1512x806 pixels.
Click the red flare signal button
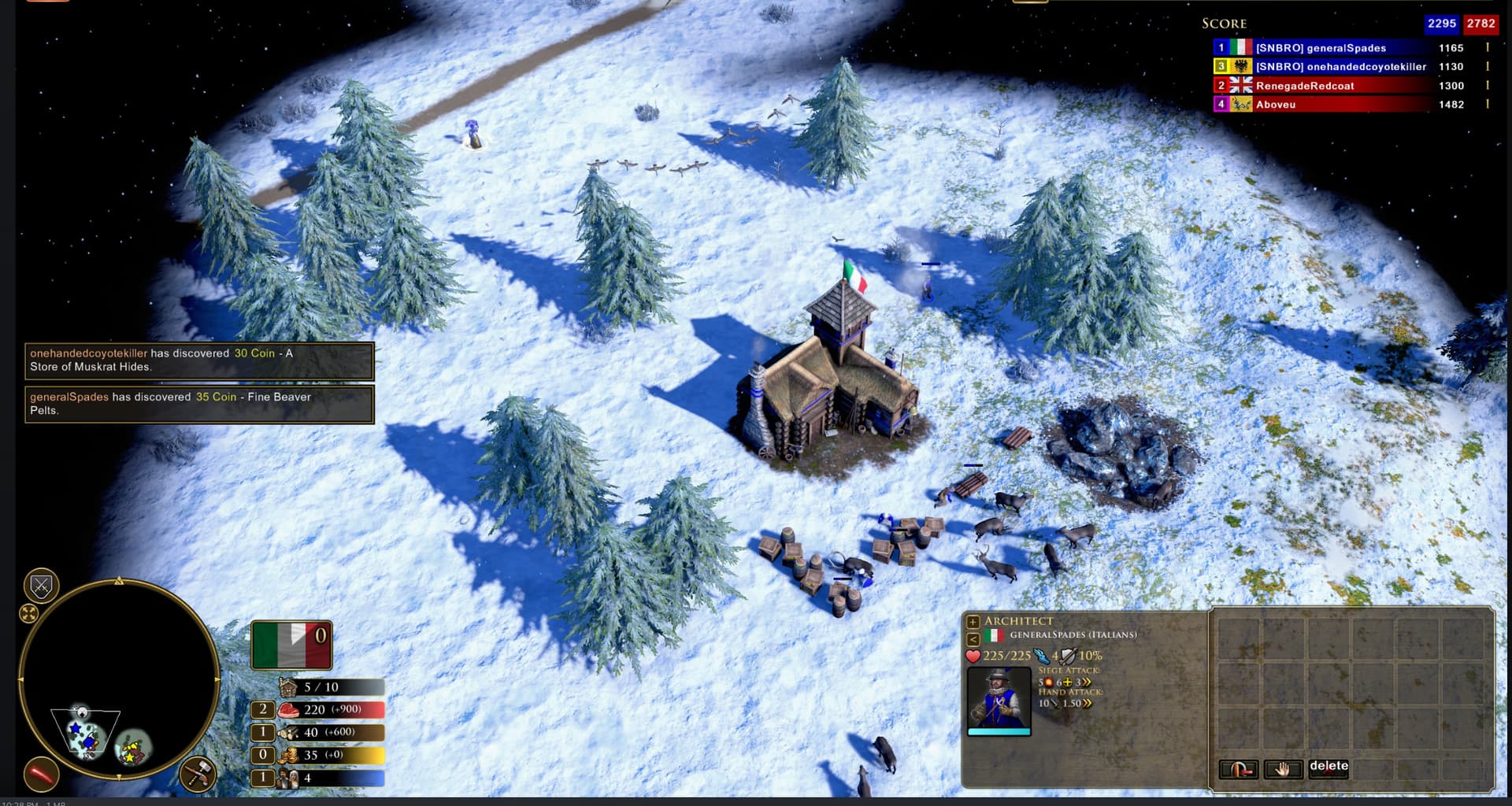coord(41,775)
